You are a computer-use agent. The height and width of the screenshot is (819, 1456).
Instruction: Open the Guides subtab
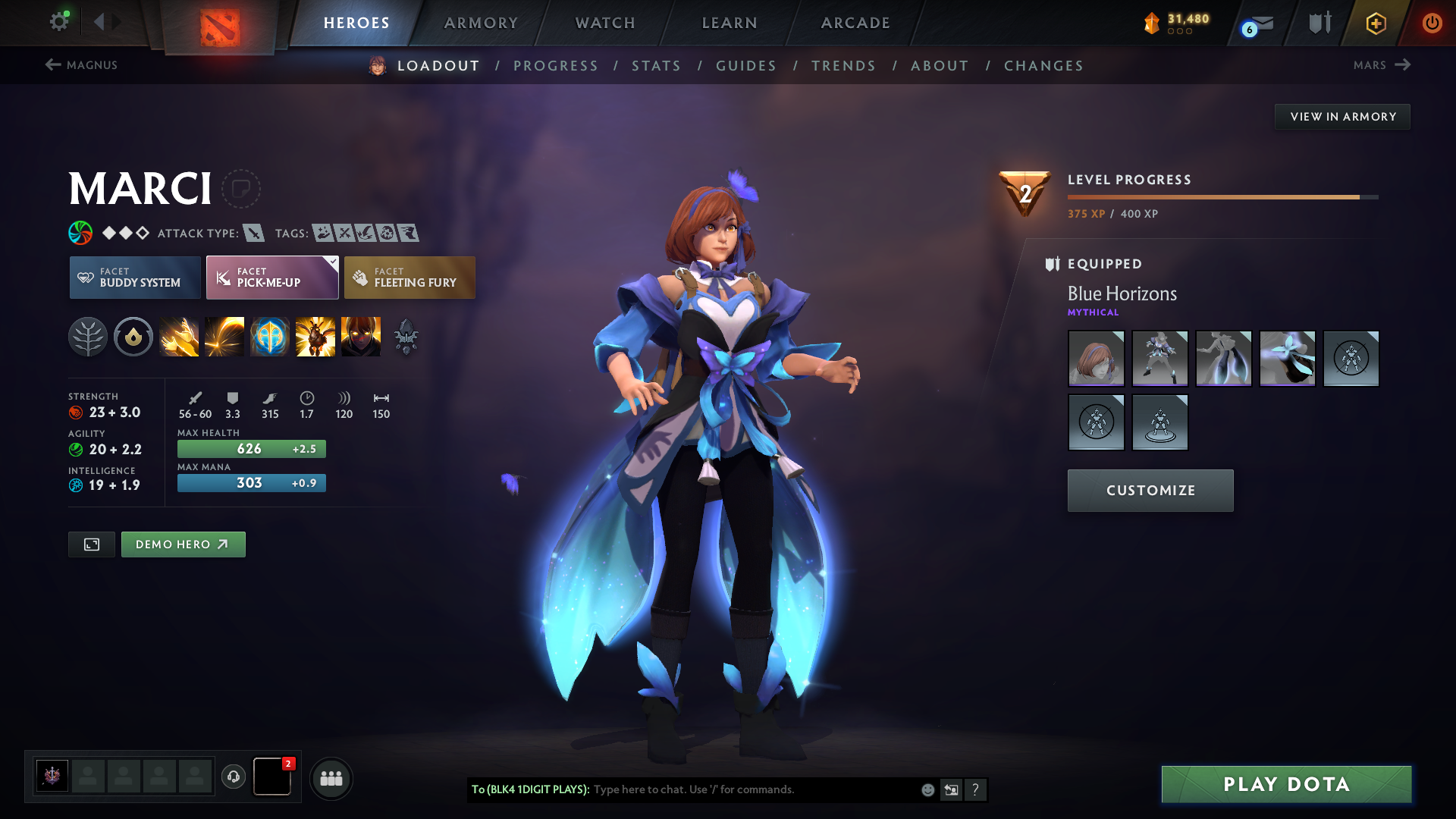(746, 66)
